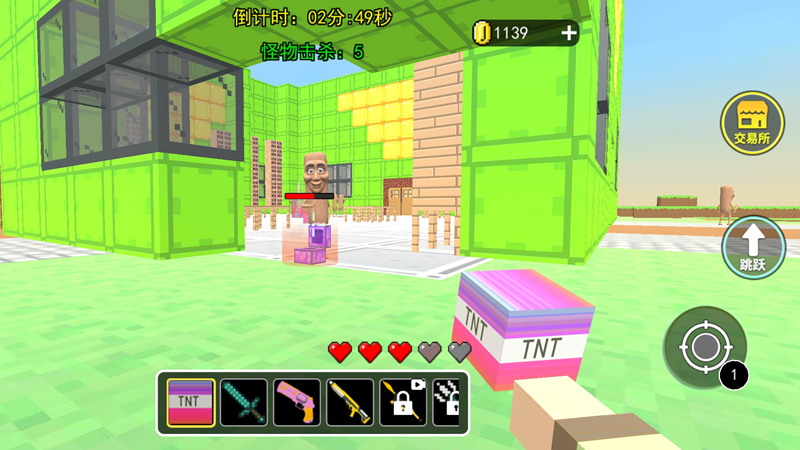Open the 交易所 shop
The width and height of the screenshot is (800, 450).
coord(752,123)
